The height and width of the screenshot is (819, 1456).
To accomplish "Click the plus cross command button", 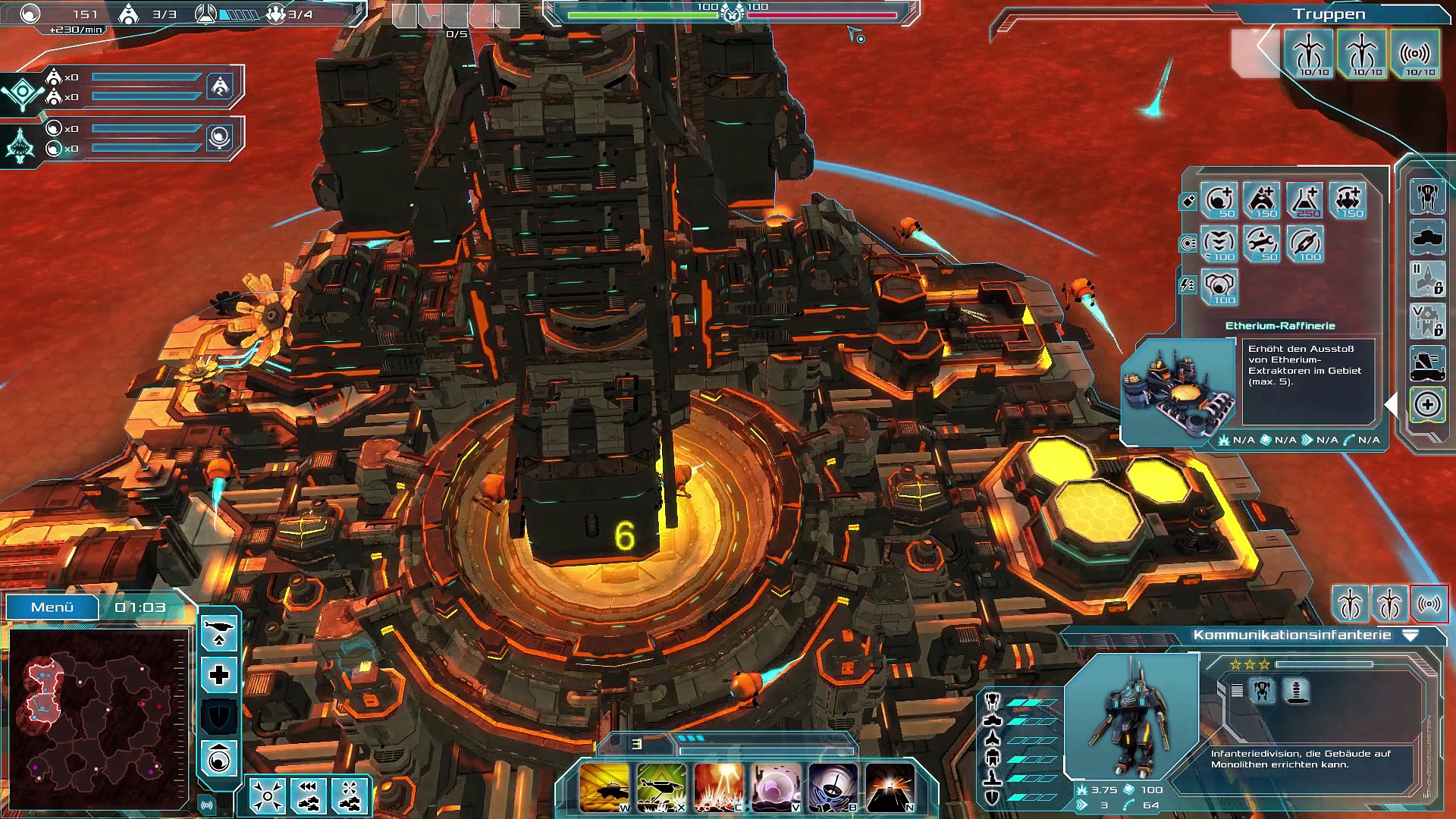I will point(219,675).
